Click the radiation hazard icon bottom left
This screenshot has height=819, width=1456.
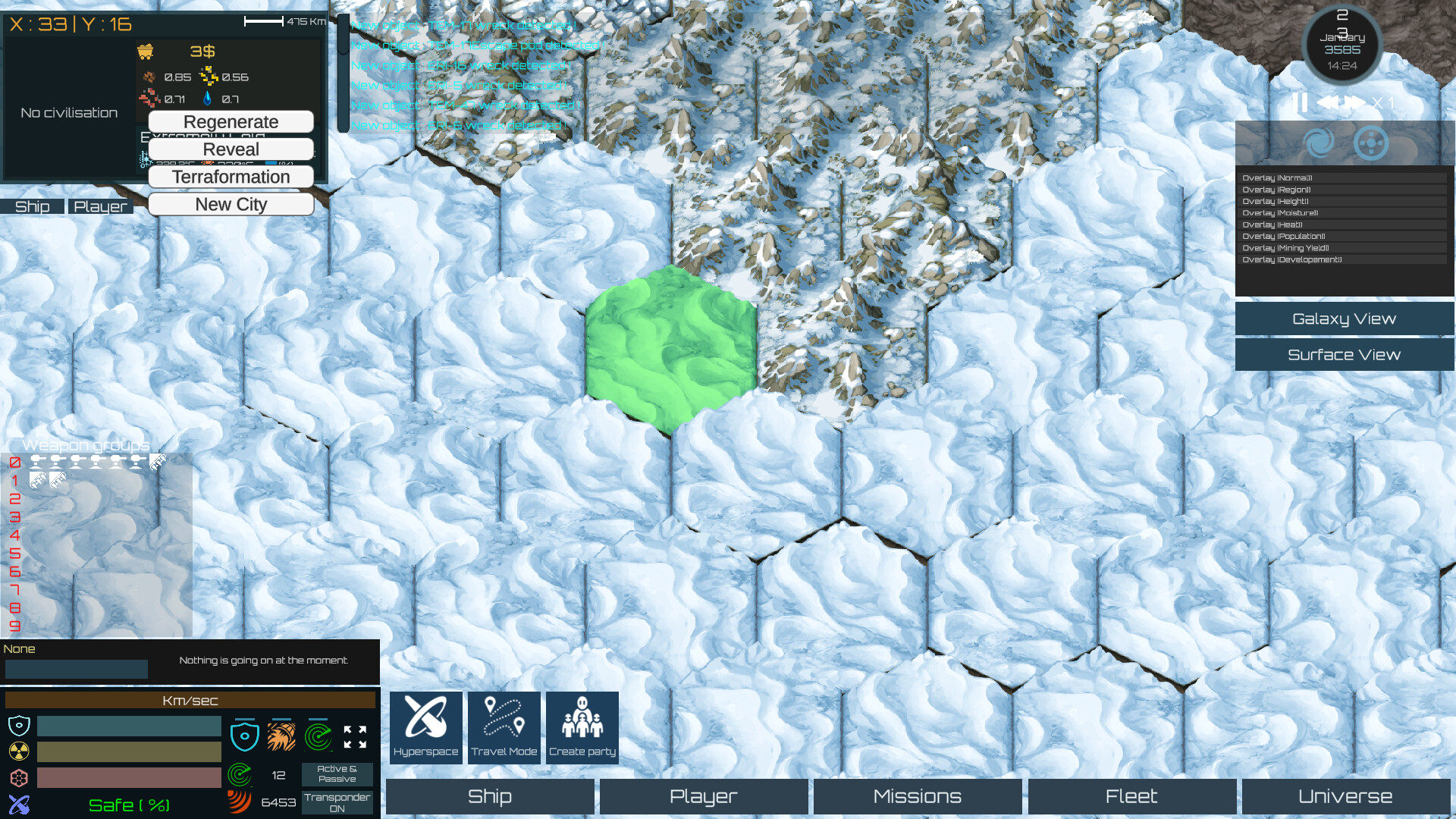(17, 752)
